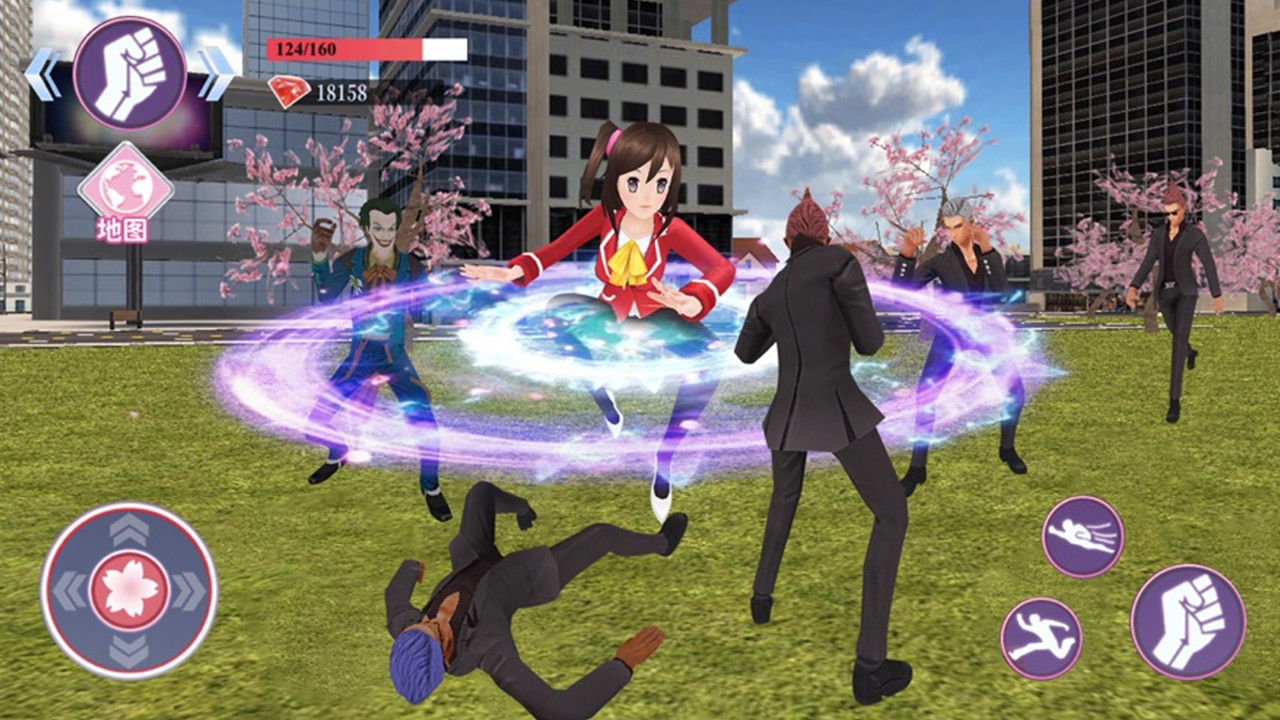Tap the fist weapon selector icon
Viewport: 1280px width, 720px height.
click(129, 73)
